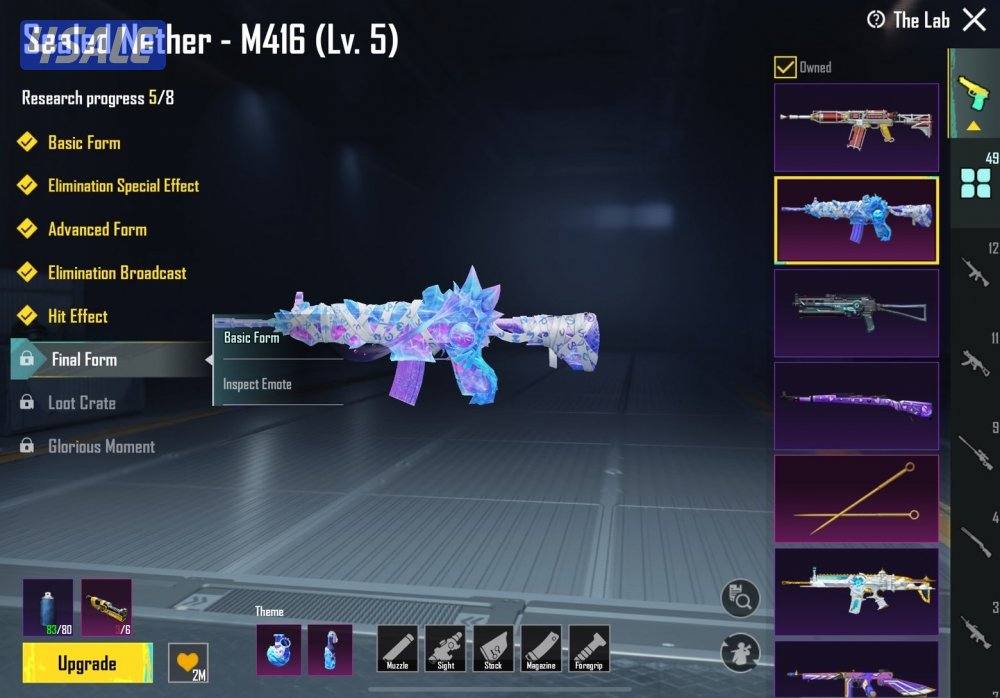The height and width of the screenshot is (698, 1000).
Task: Click the yellow Upgrade button
Action: pyautogui.click(x=87, y=664)
